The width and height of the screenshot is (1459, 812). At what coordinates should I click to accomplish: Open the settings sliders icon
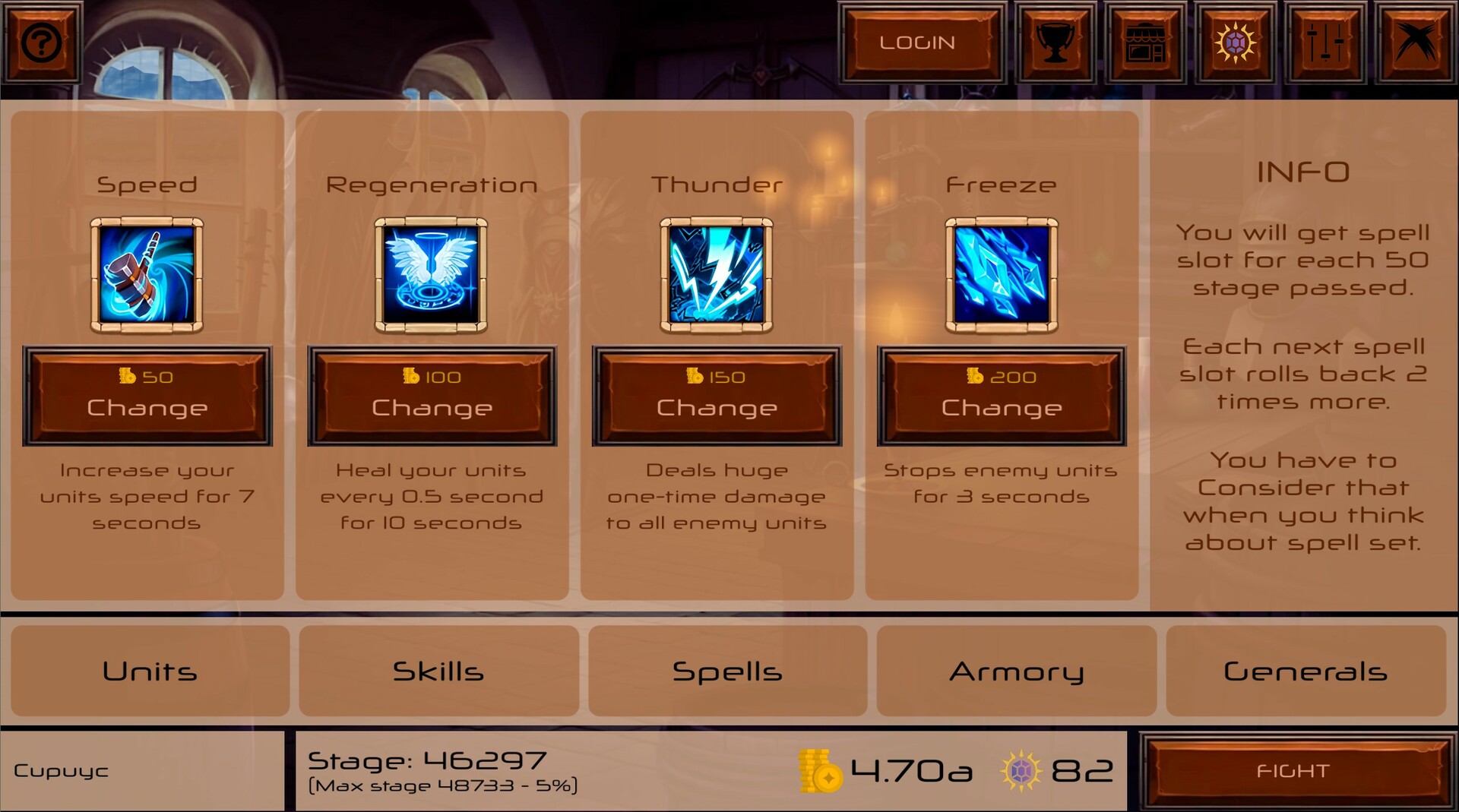1327,42
